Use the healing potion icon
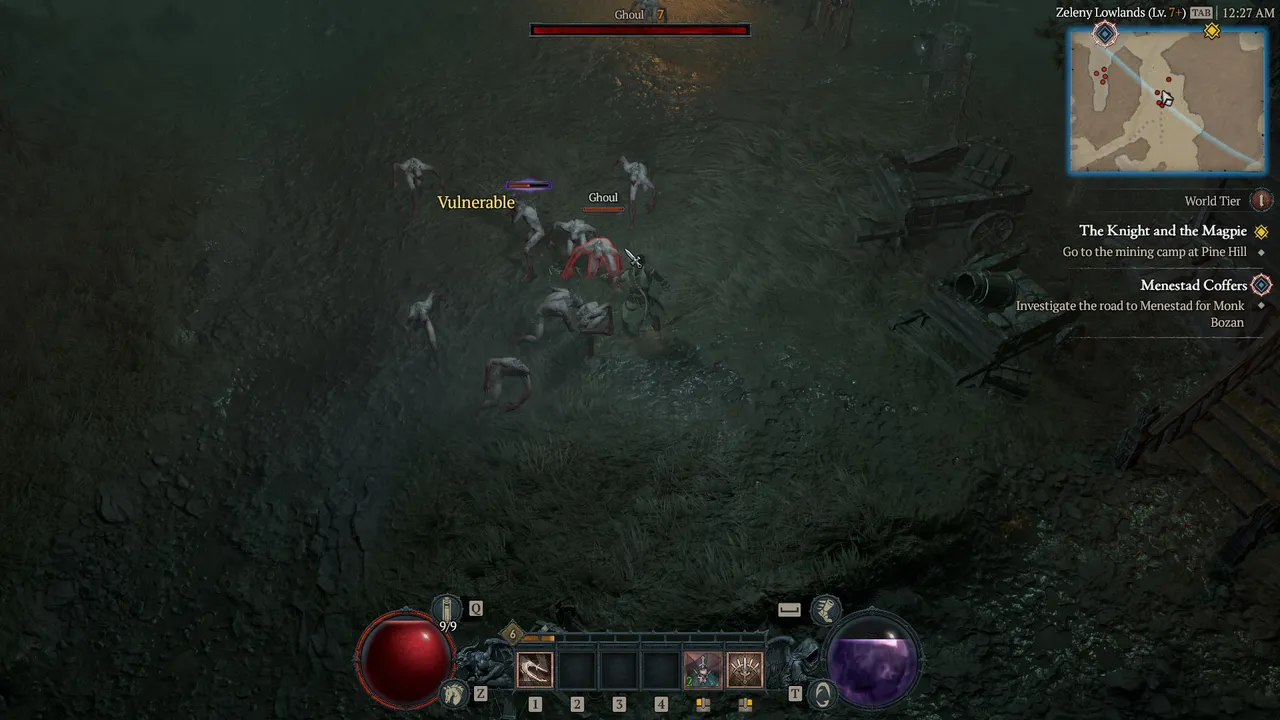 [447, 608]
